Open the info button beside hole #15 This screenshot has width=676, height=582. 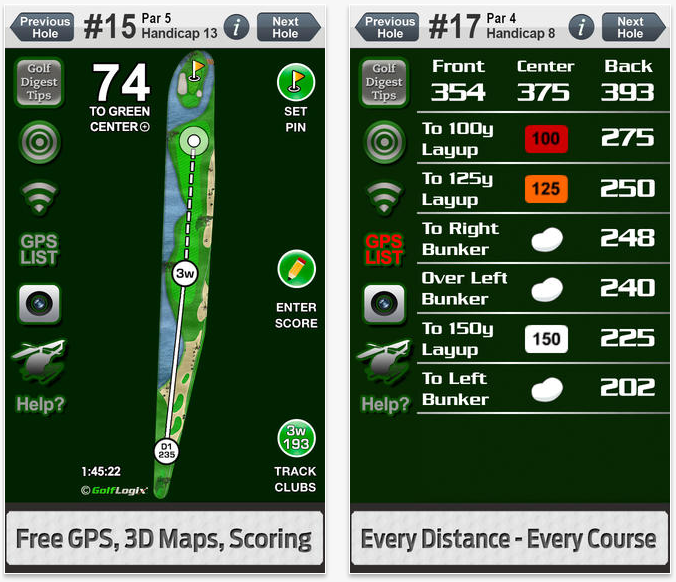click(x=236, y=27)
